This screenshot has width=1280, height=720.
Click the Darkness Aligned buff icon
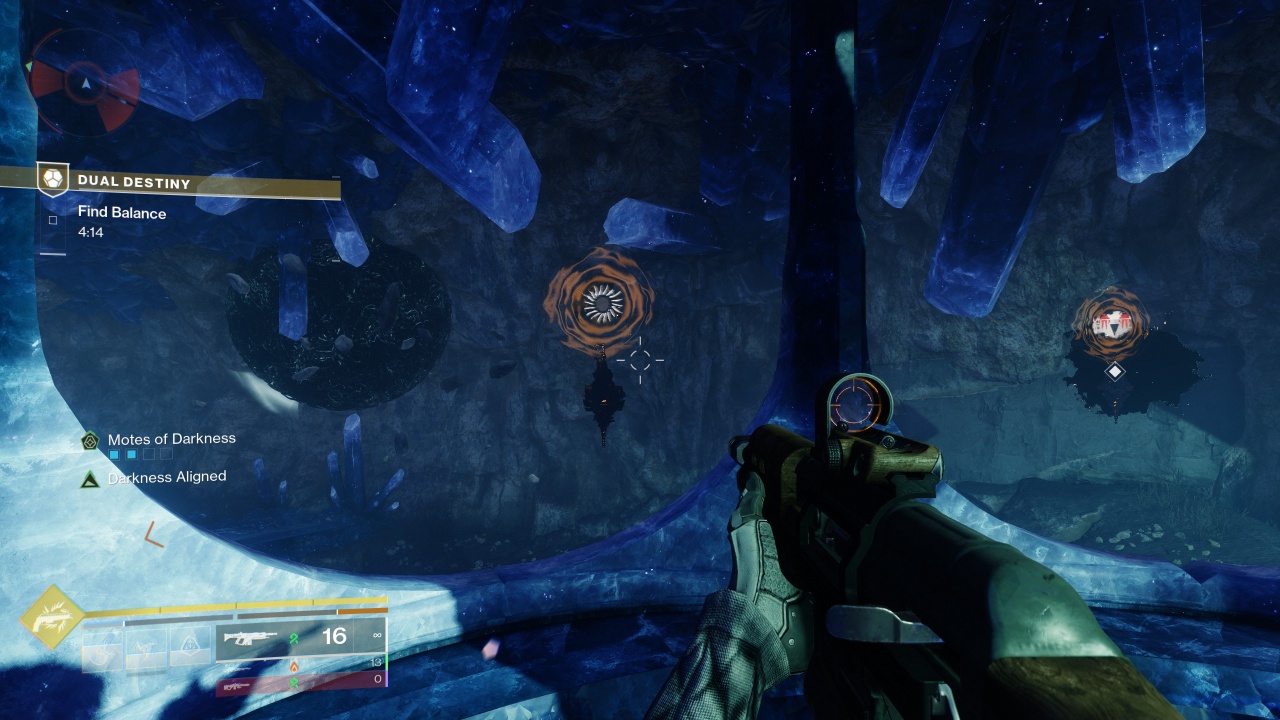90,479
